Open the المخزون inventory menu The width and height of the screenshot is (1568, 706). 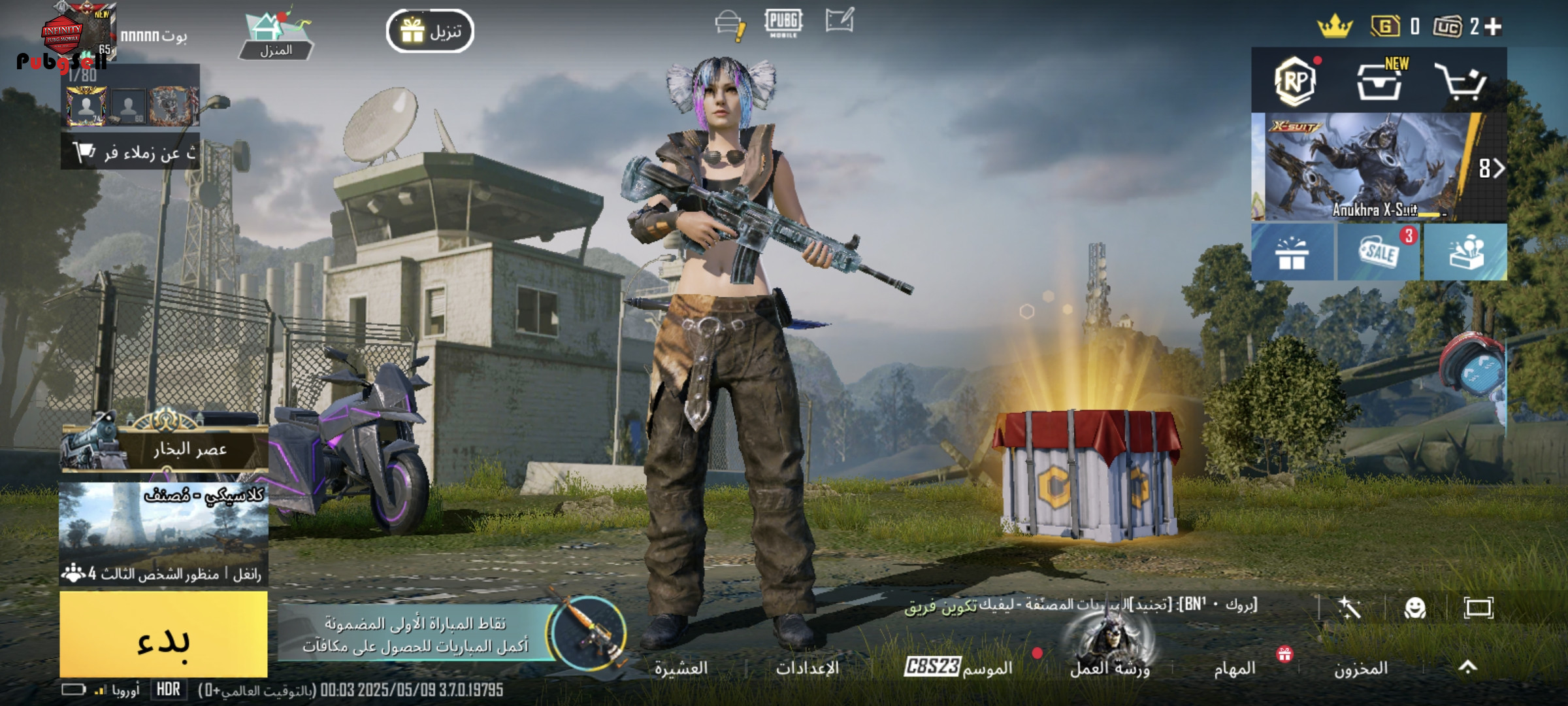[x=1360, y=668]
